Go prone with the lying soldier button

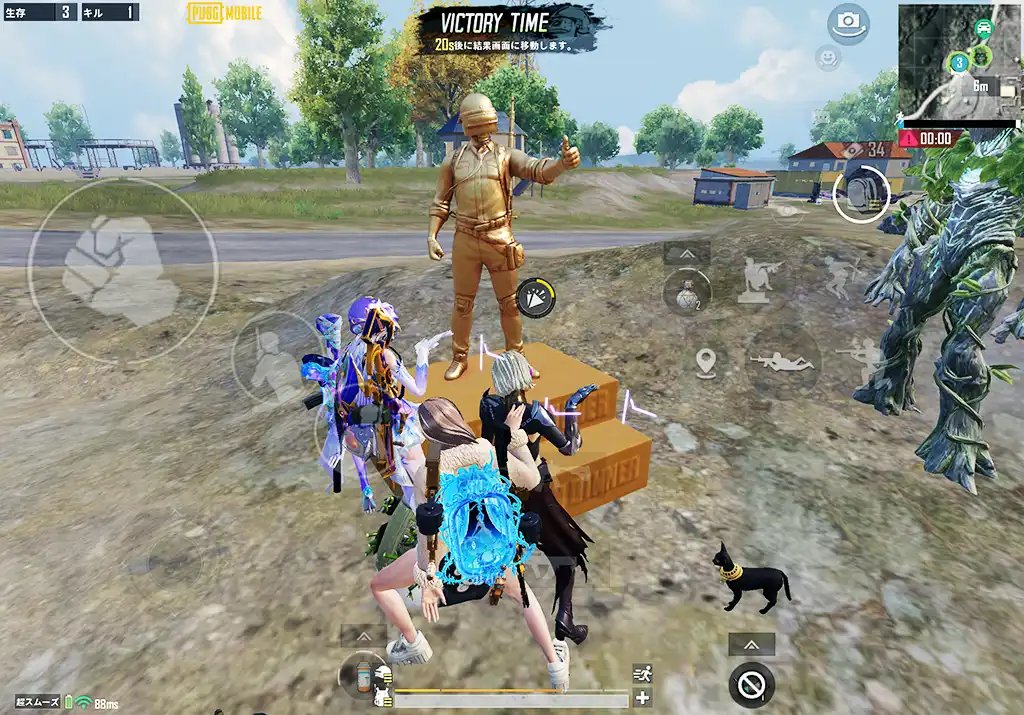[x=782, y=362]
